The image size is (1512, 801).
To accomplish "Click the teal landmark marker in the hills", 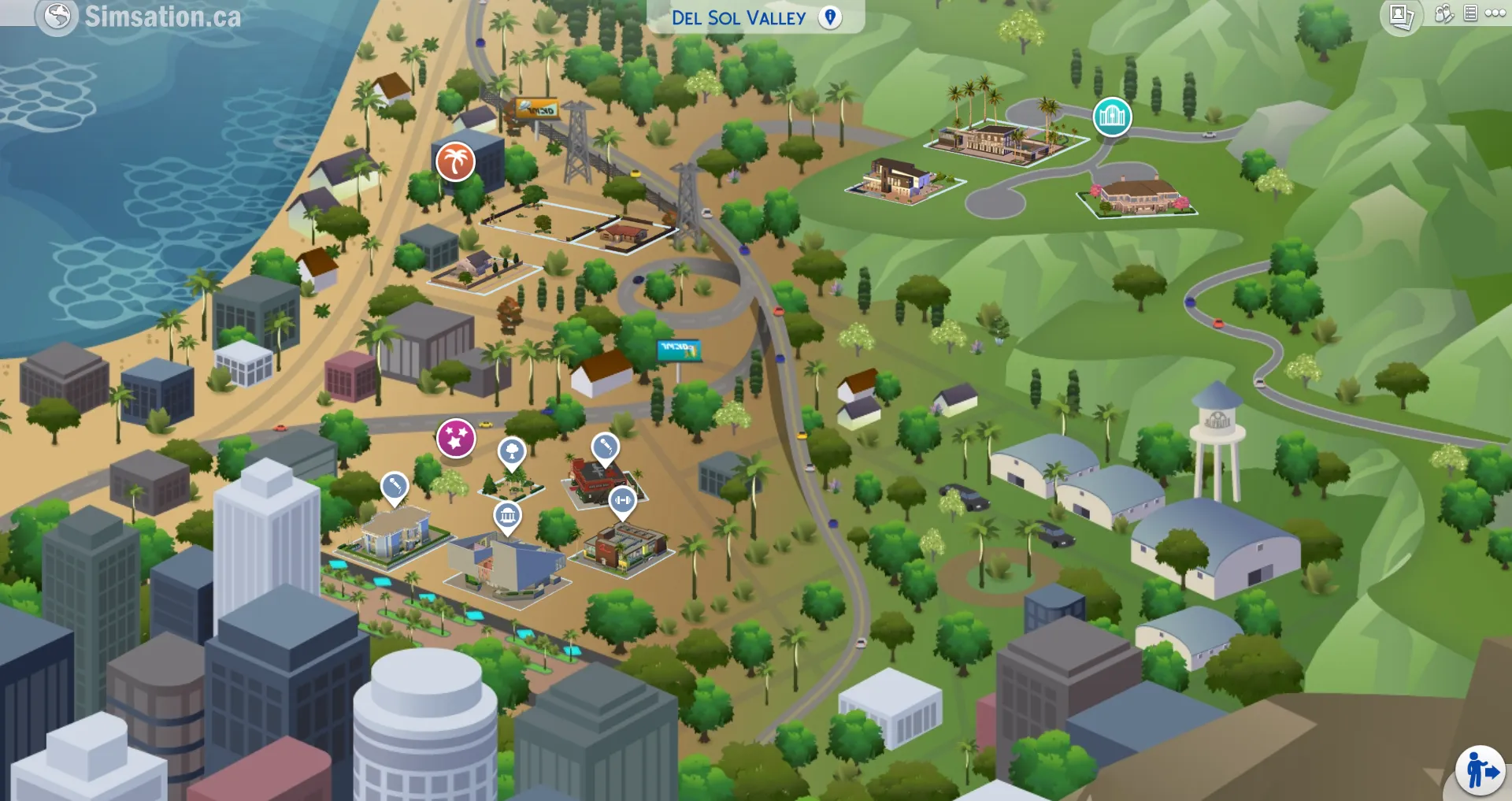I will click(1112, 117).
